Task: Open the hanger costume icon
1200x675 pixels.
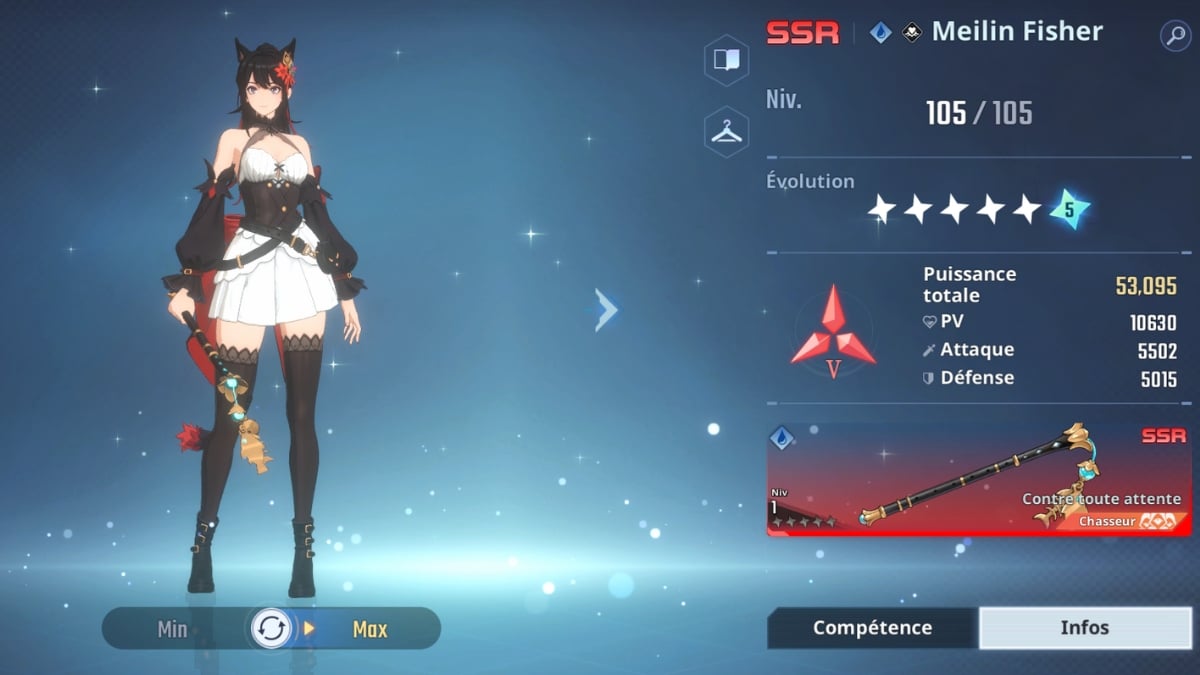Action: (727, 132)
